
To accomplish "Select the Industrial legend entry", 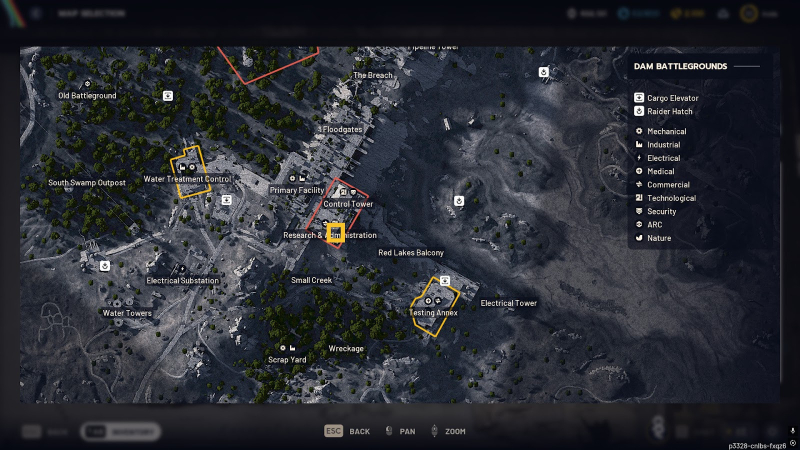I will coord(663,145).
